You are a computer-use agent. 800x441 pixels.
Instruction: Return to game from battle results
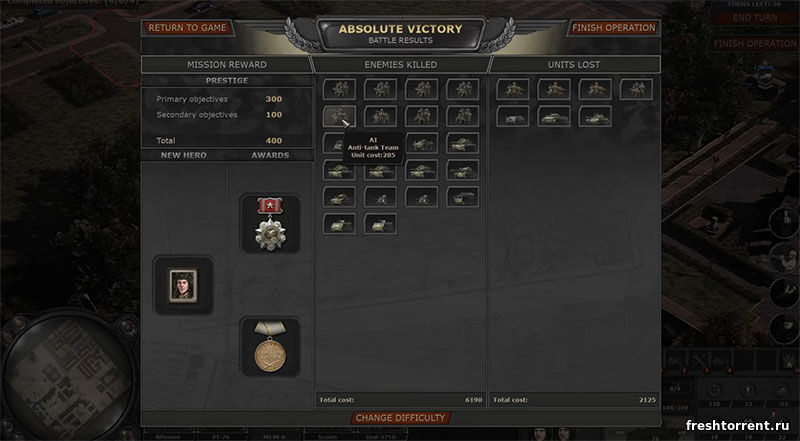click(x=187, y=28)
